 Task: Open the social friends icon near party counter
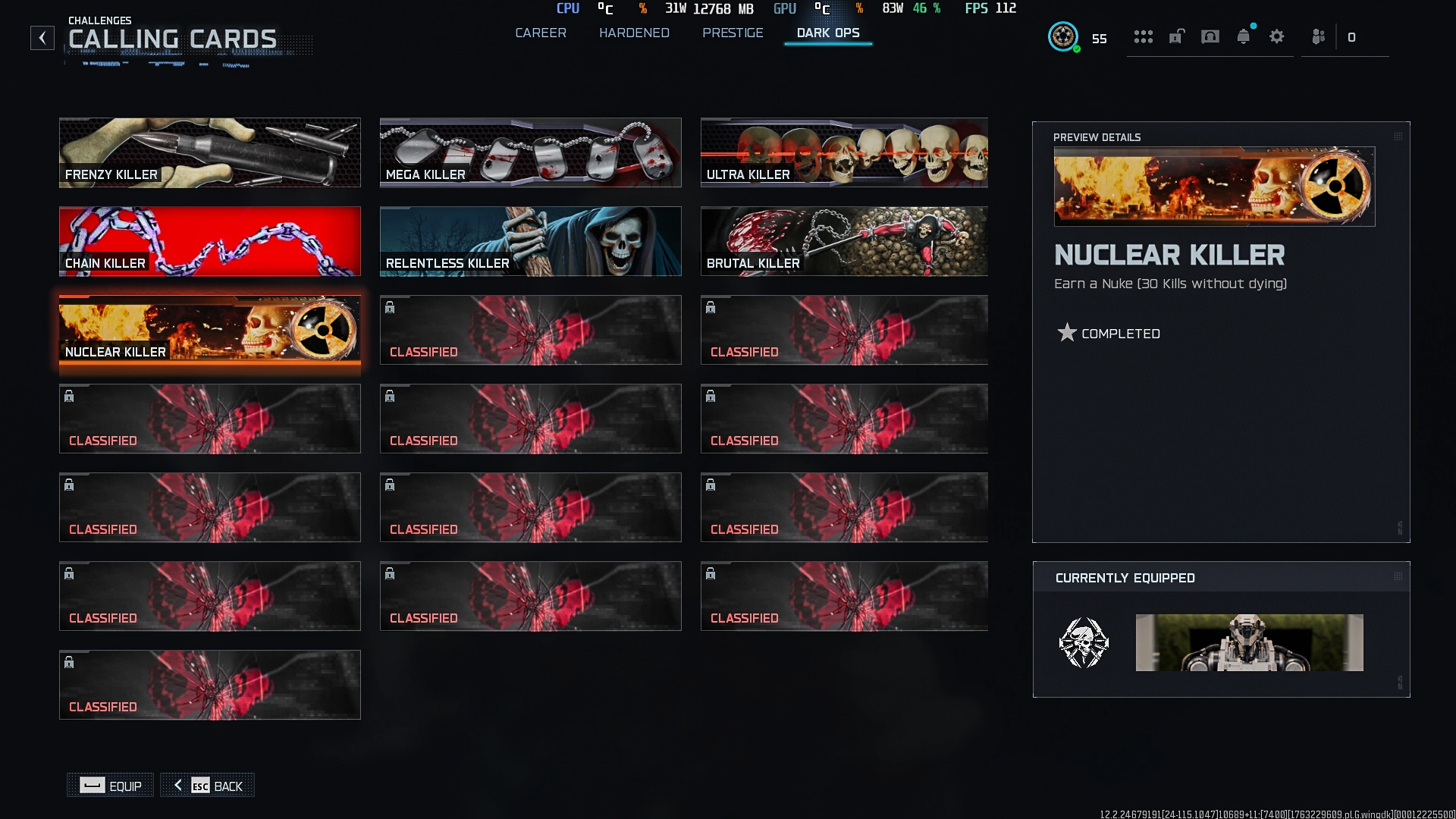pos(1317,36)
